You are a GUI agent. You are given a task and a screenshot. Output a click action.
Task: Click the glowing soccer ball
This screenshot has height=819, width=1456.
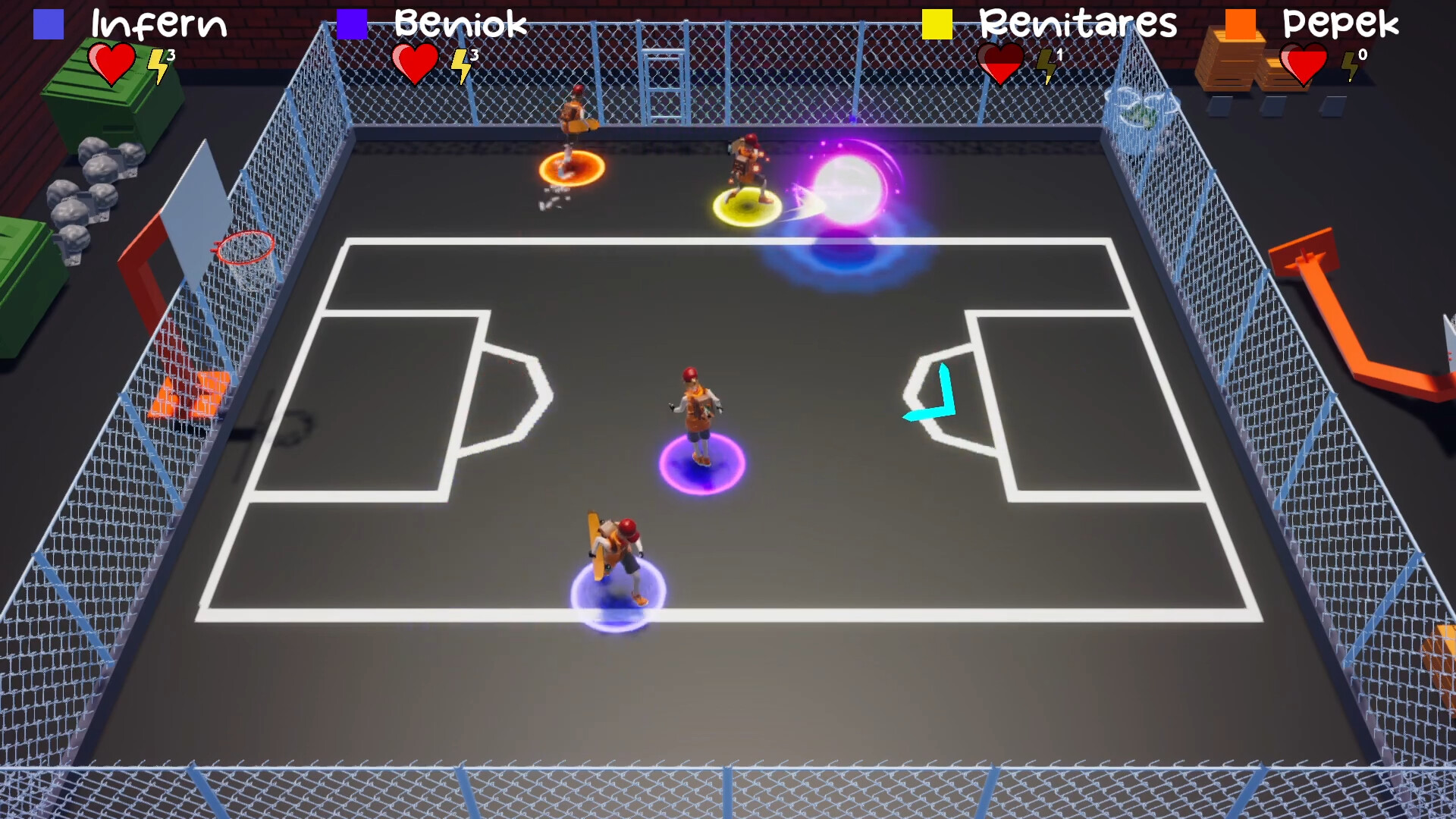[x=849, y=190]
